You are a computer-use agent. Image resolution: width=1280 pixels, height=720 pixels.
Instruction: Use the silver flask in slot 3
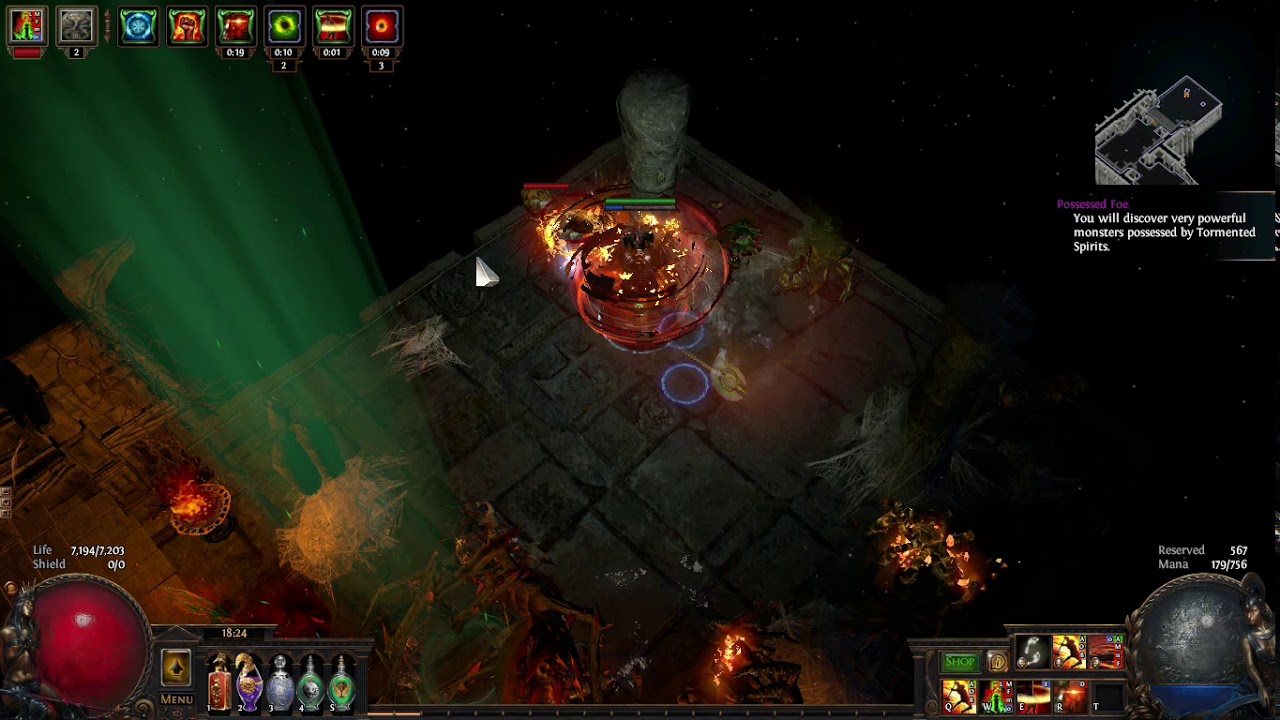tap(281, 682)
